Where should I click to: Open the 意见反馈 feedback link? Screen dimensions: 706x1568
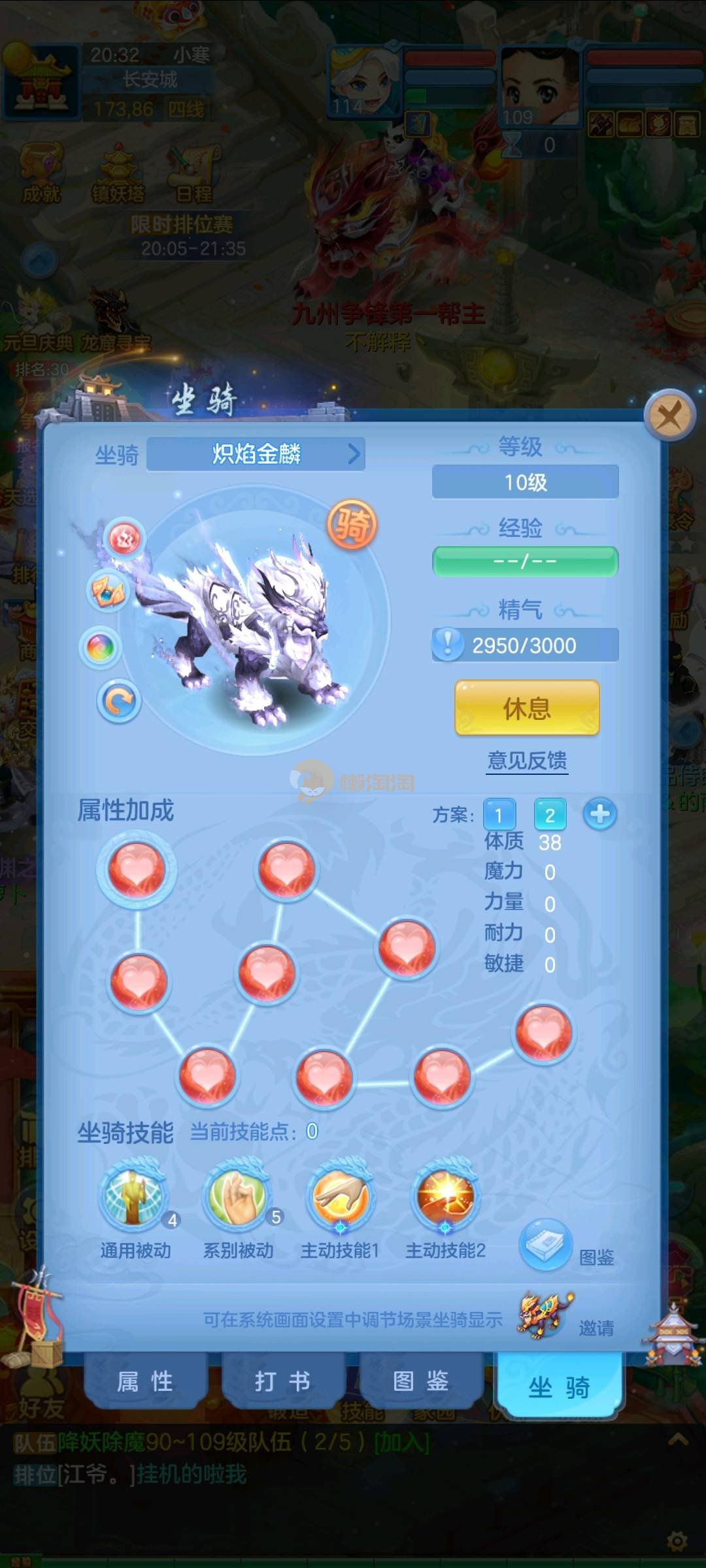coord(527,760)
